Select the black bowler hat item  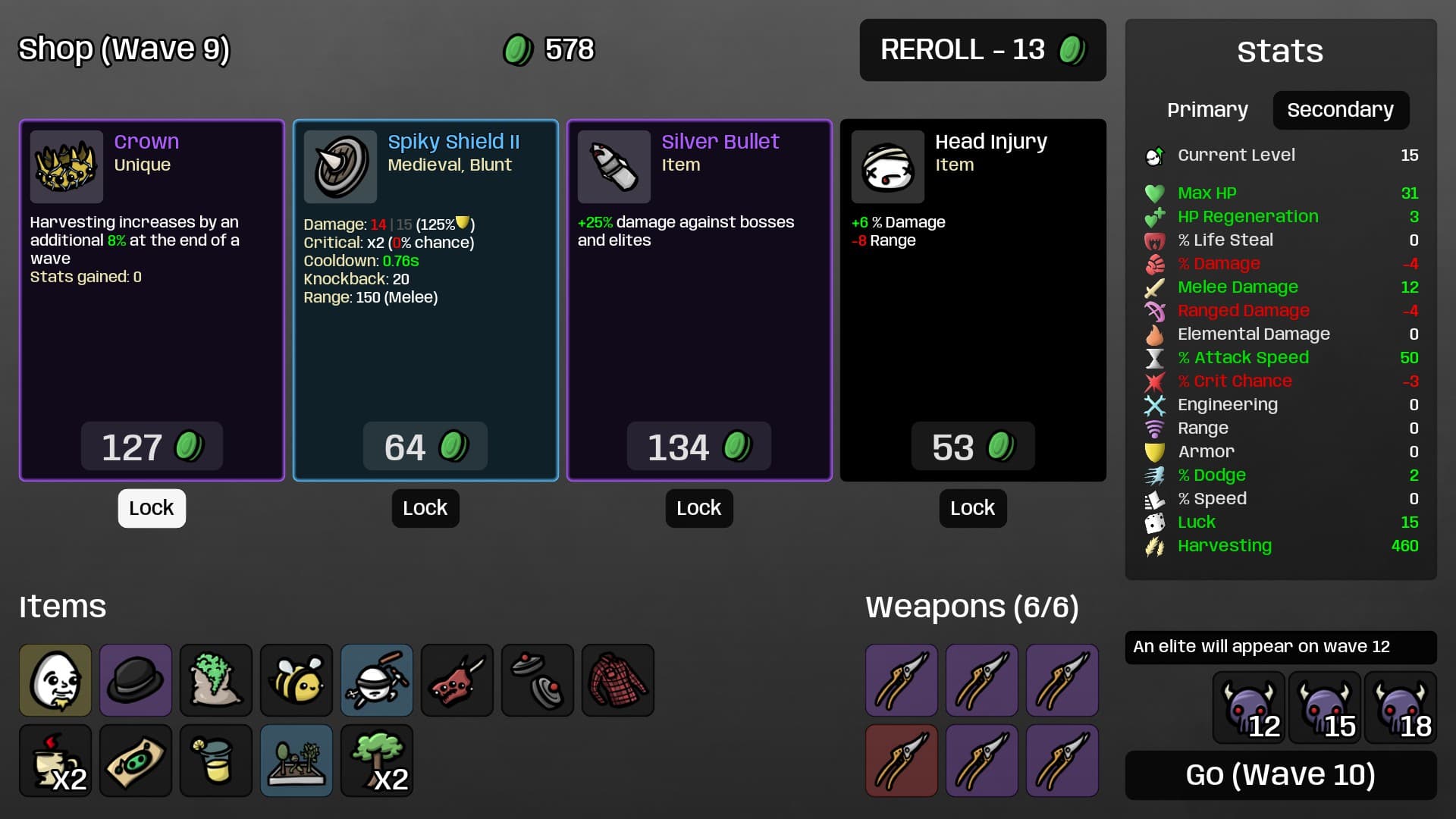(136, 680)
